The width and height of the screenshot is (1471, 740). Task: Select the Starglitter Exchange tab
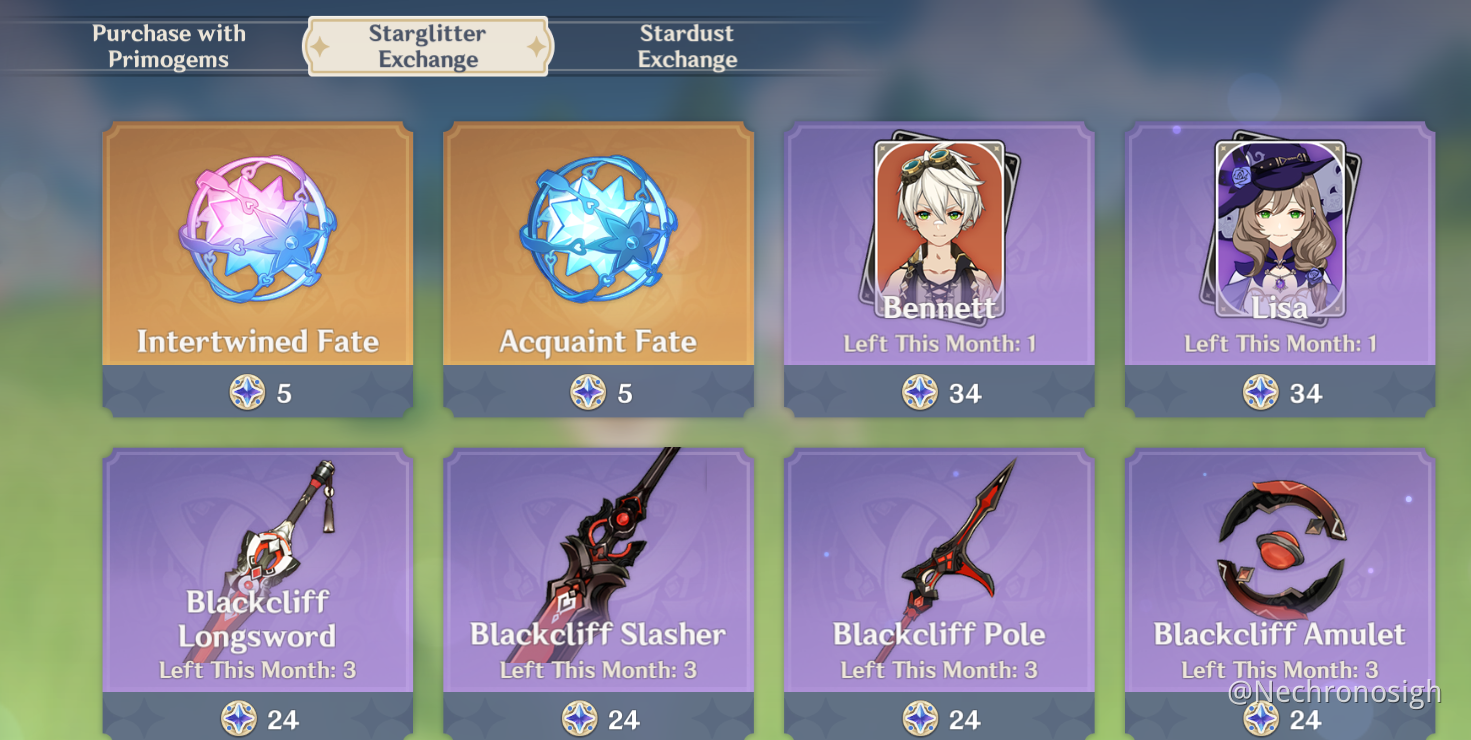[x=427, y=45]
